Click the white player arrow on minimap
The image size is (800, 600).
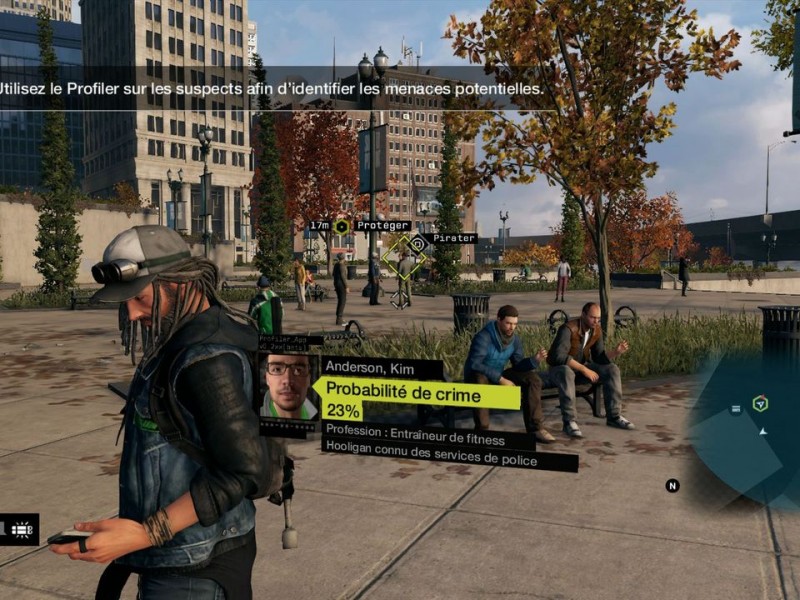coord(763,432)
